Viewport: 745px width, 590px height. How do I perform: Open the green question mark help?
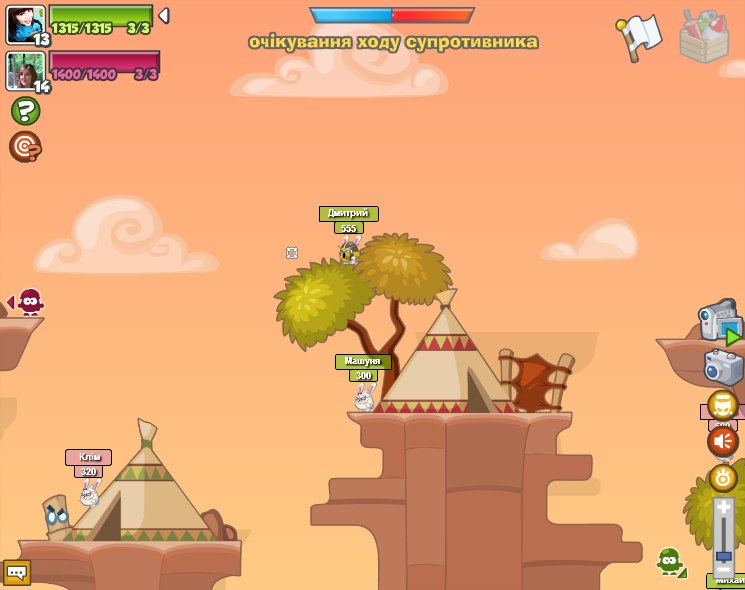pos(25,111)
